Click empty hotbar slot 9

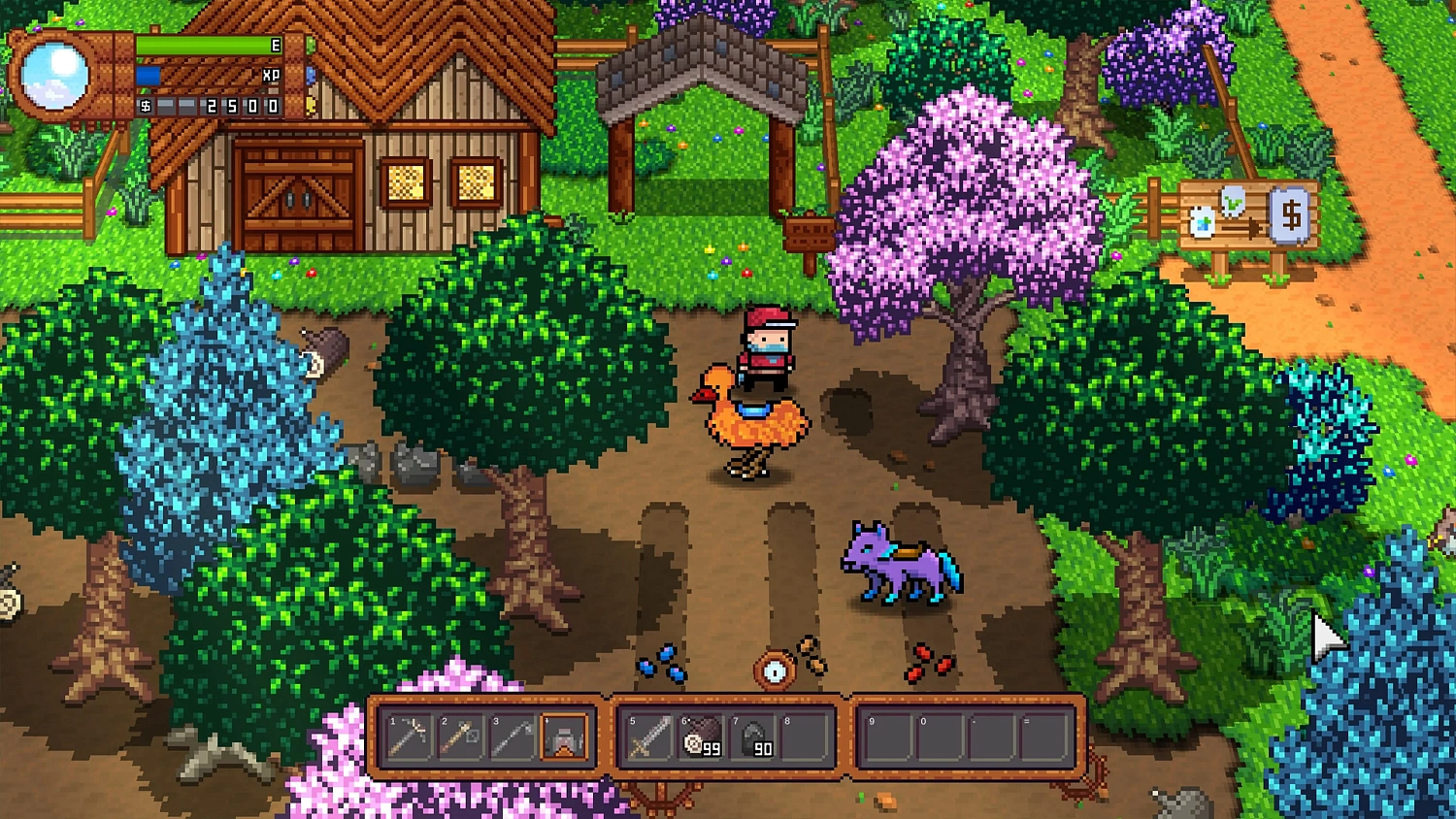[888, 737]
